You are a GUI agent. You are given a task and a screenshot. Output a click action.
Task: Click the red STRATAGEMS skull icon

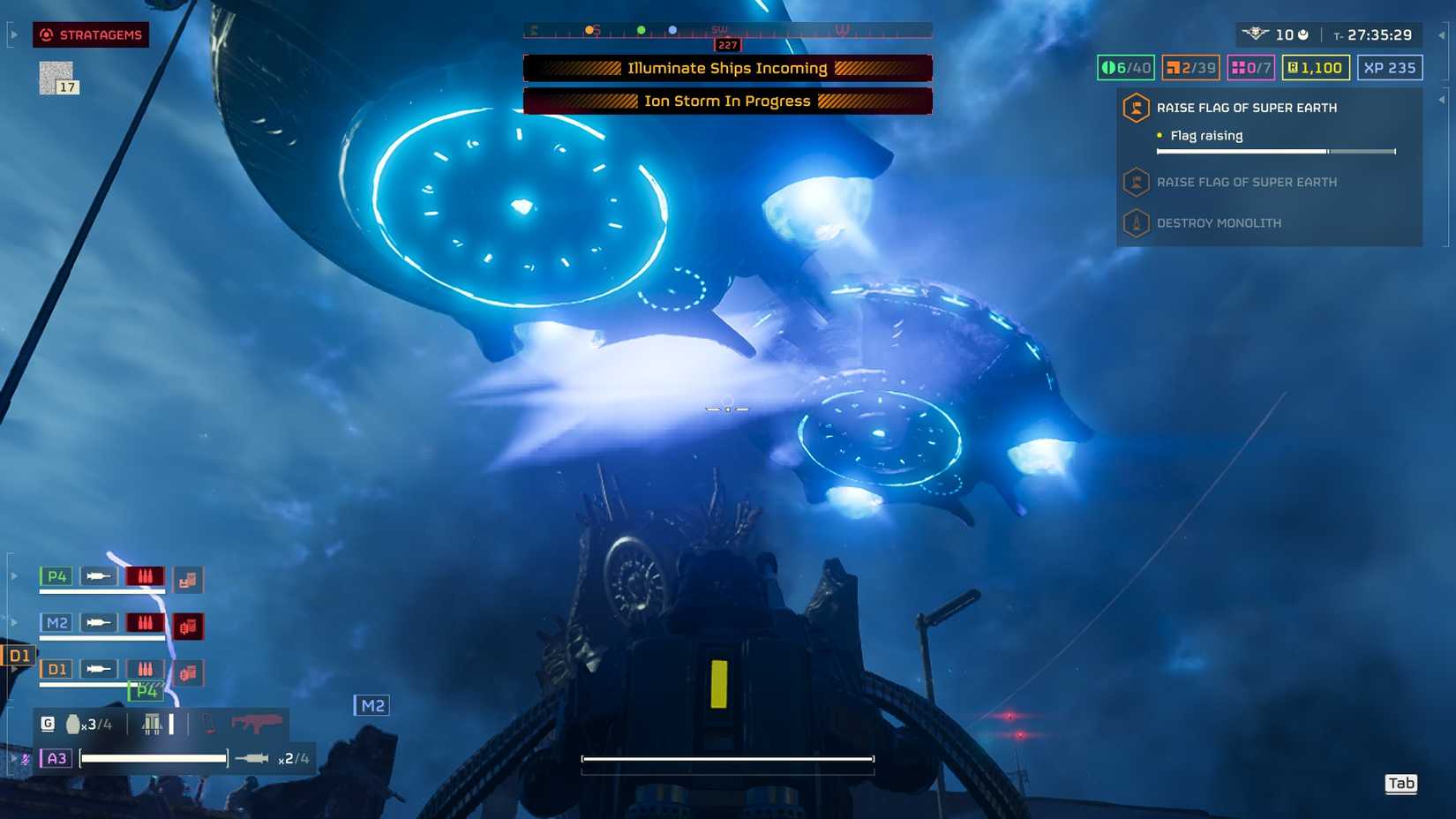45,35
